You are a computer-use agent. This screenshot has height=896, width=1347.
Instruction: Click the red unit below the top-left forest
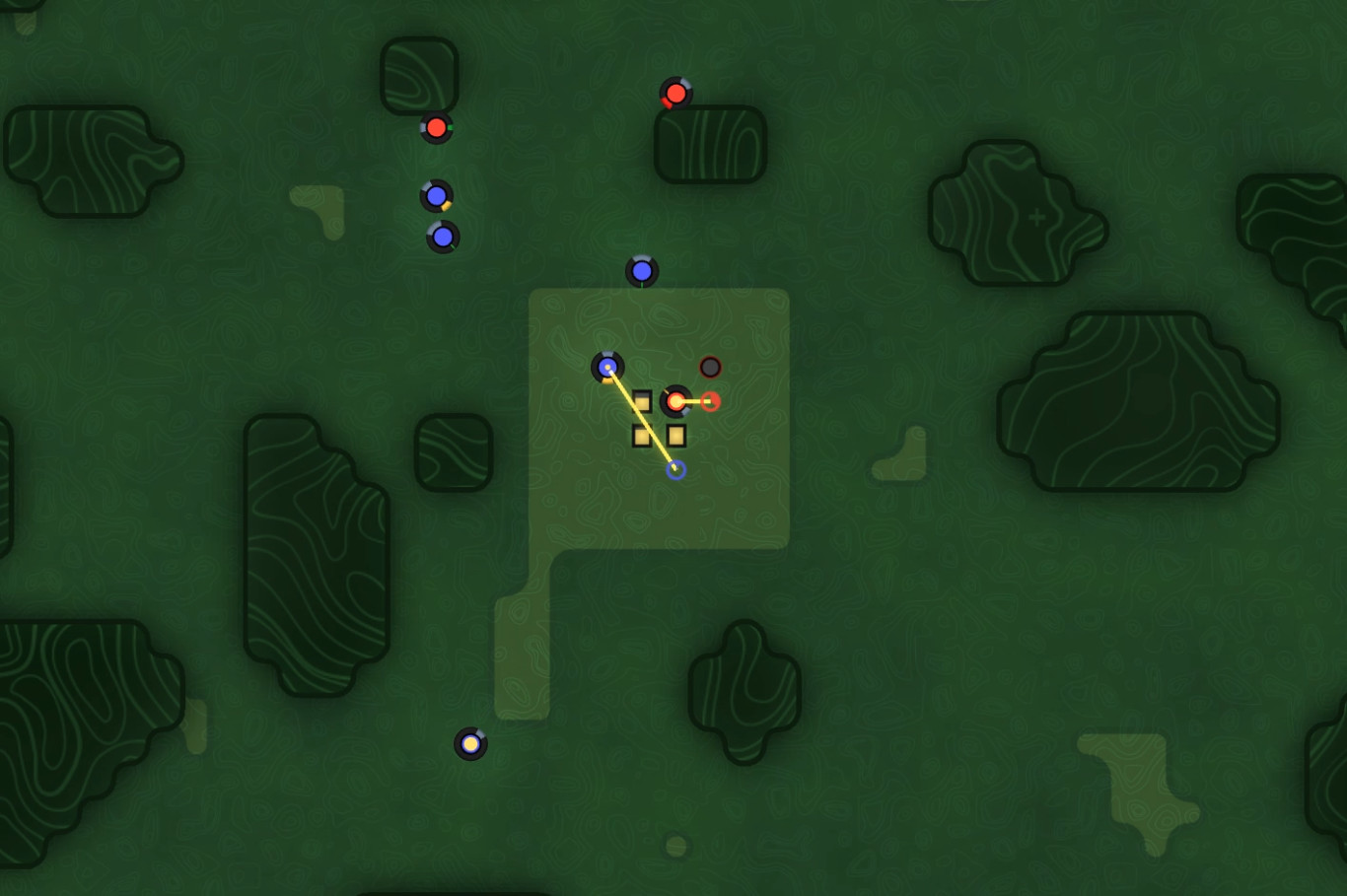click(436, 127)
